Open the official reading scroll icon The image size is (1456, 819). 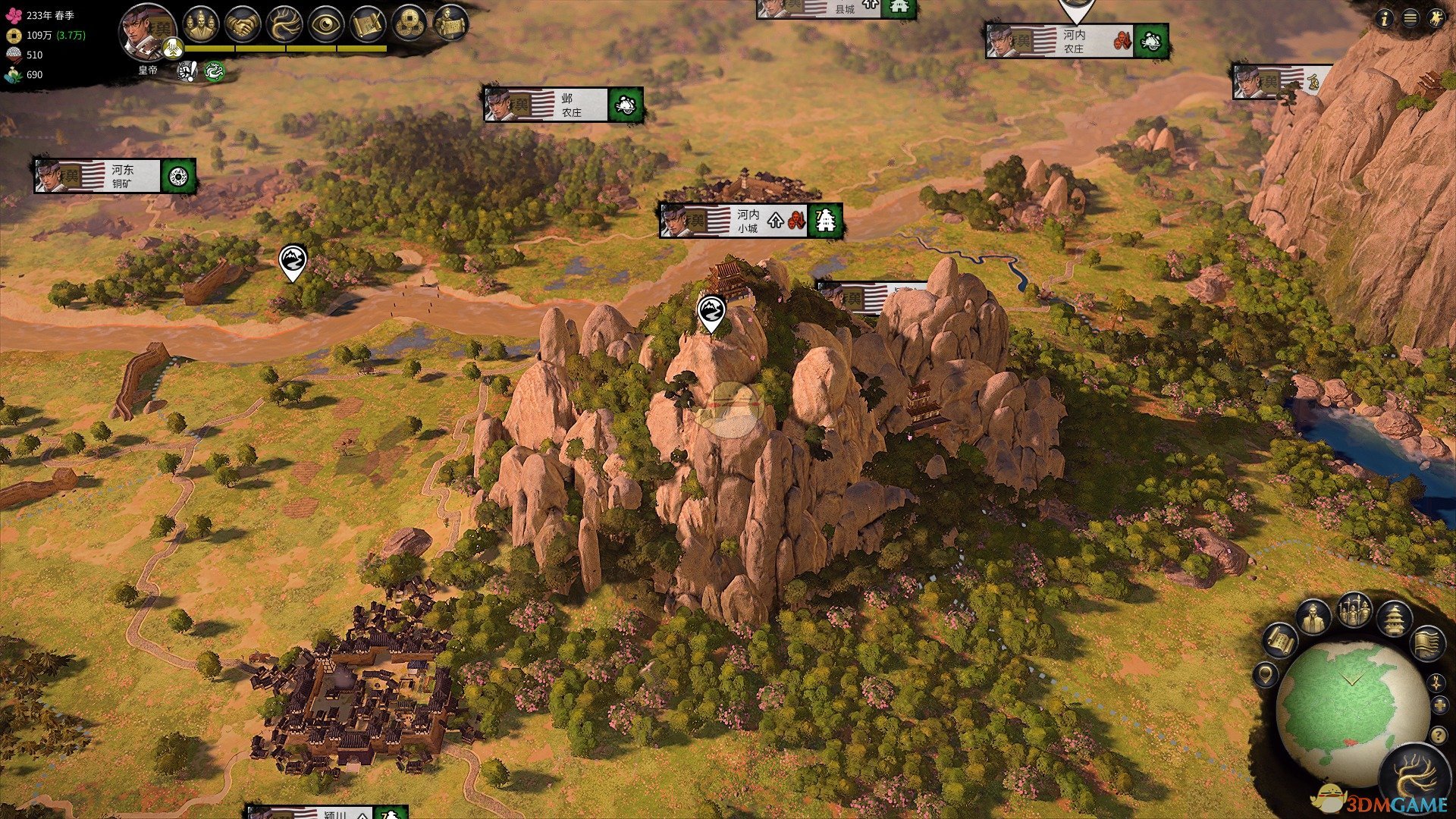[450, 24]
